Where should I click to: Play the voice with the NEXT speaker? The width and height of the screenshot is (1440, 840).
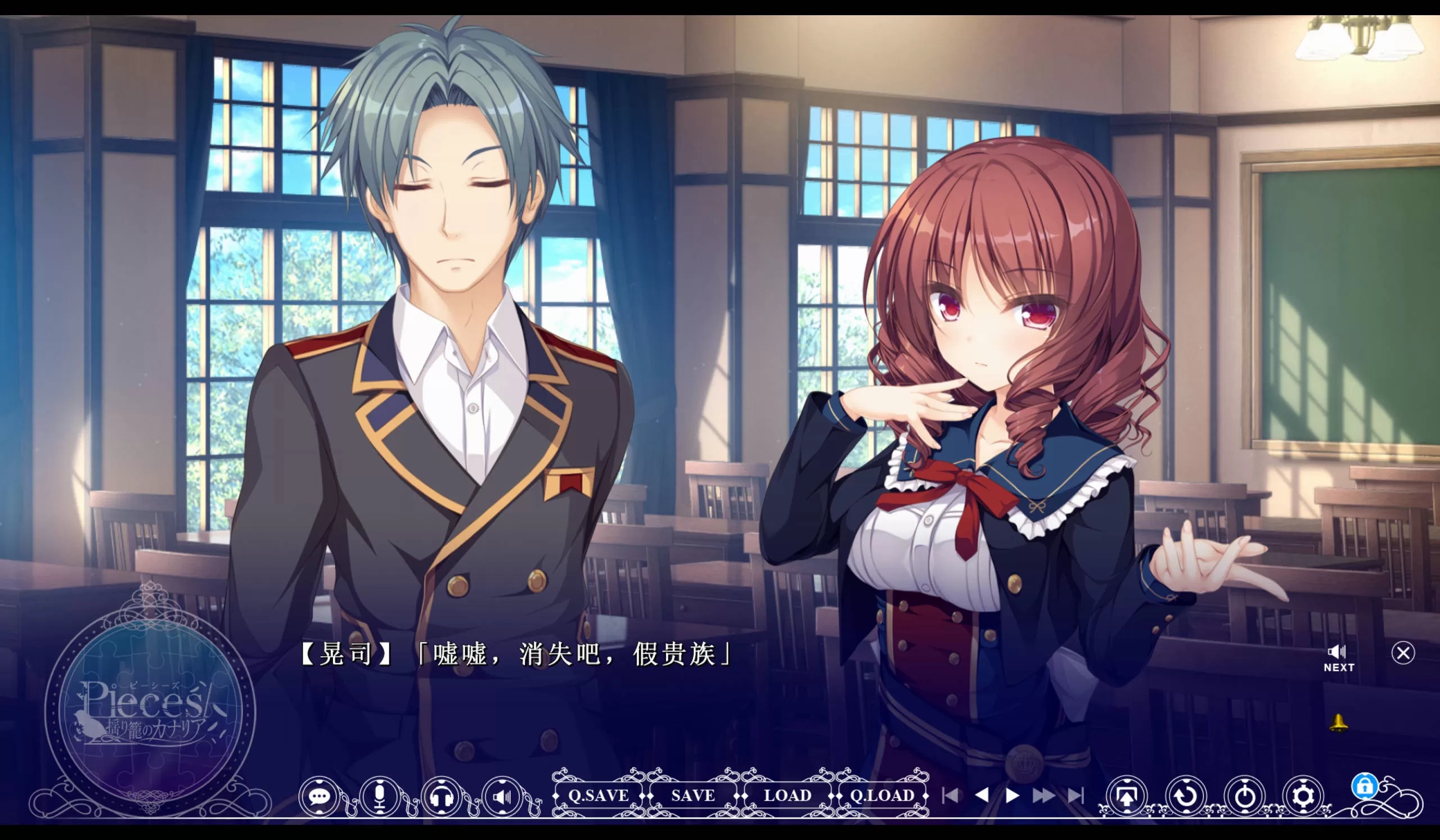(x=1338, y=658)
